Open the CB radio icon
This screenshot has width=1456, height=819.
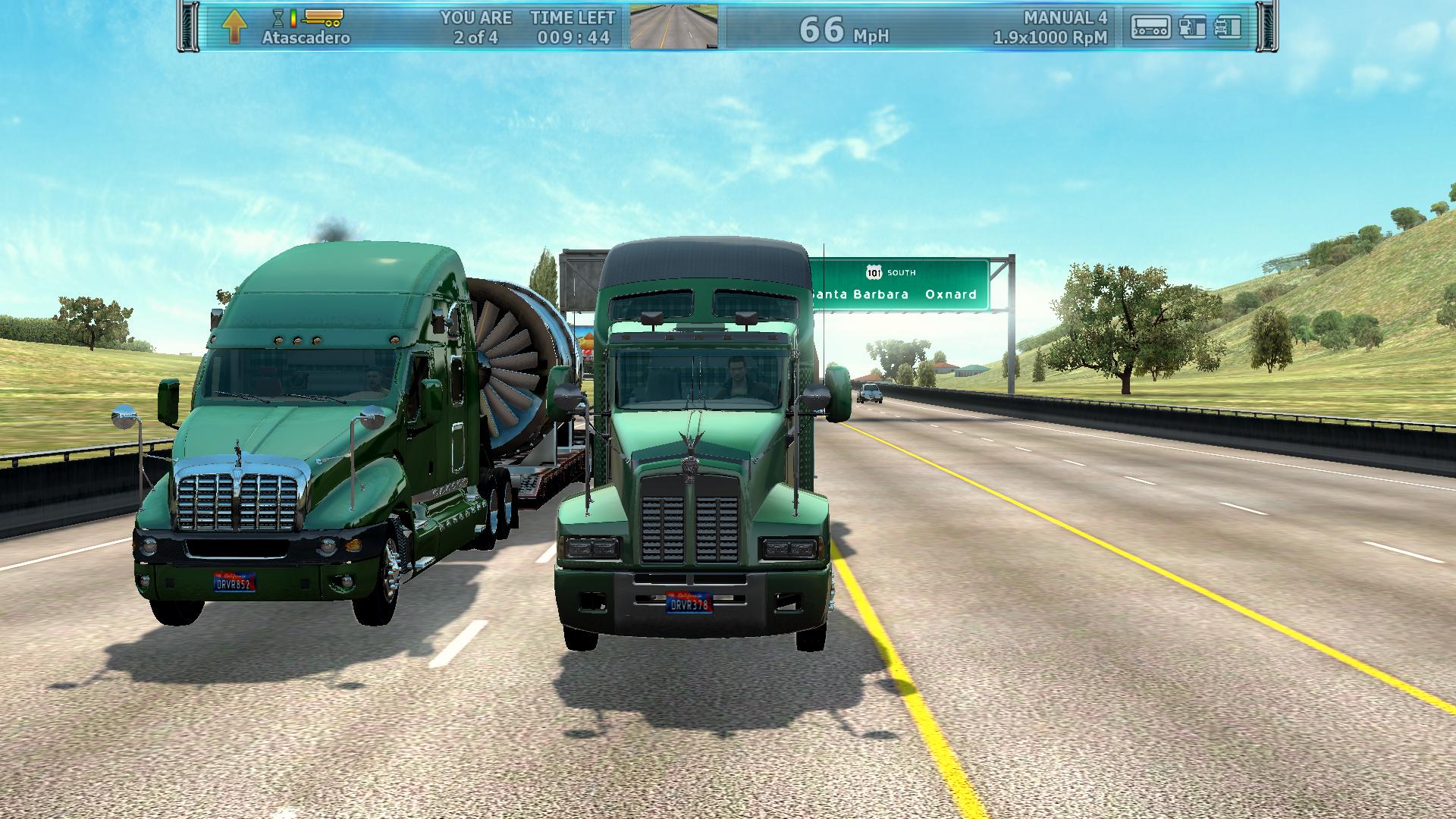coord(1150,27)
